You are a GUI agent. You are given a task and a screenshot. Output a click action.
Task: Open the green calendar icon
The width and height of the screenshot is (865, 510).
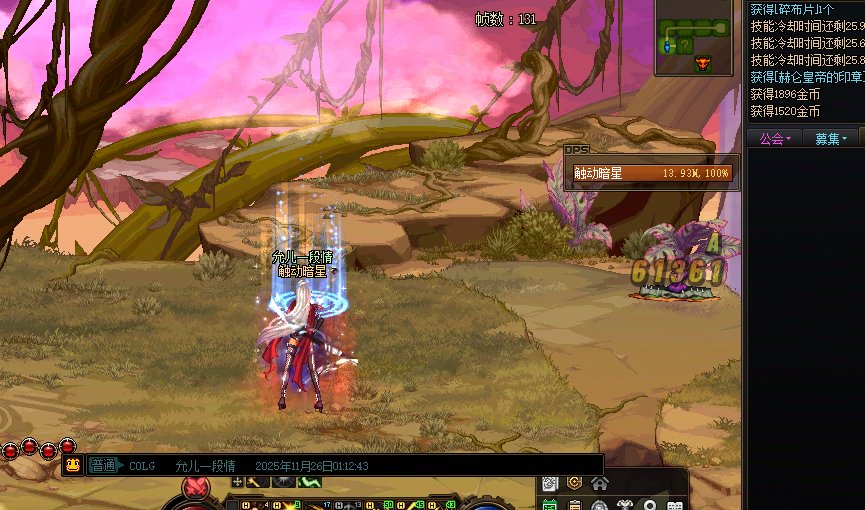coord(550,504)
